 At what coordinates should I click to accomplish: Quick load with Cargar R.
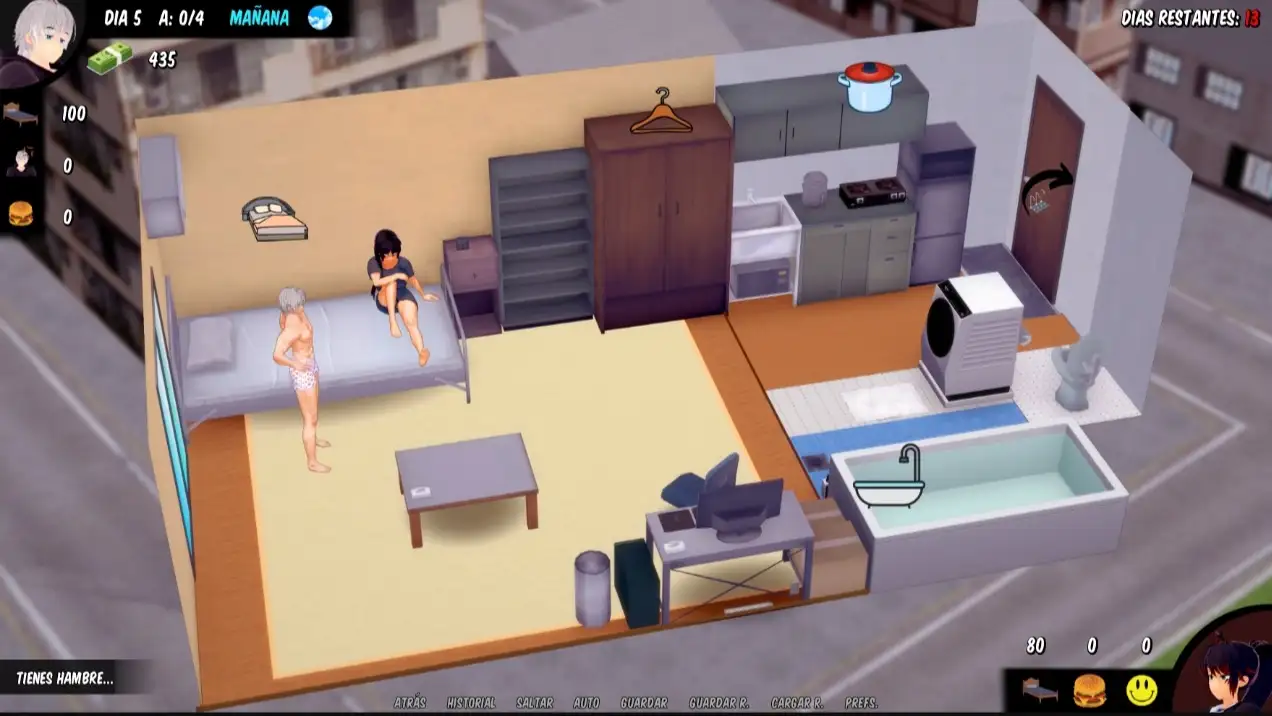[797, 703]
